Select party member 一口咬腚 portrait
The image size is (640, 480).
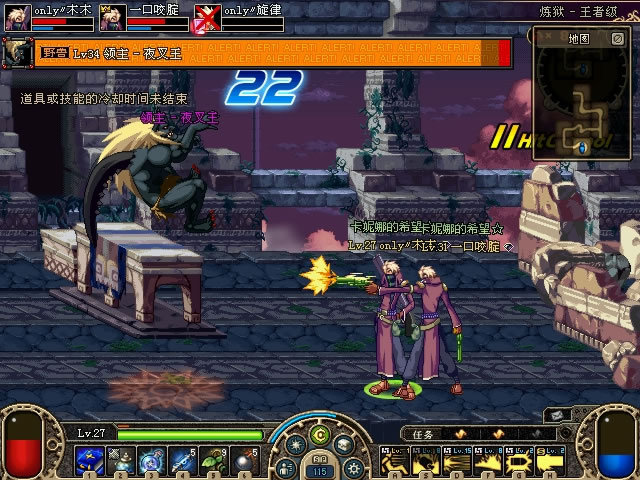(113, 17)
